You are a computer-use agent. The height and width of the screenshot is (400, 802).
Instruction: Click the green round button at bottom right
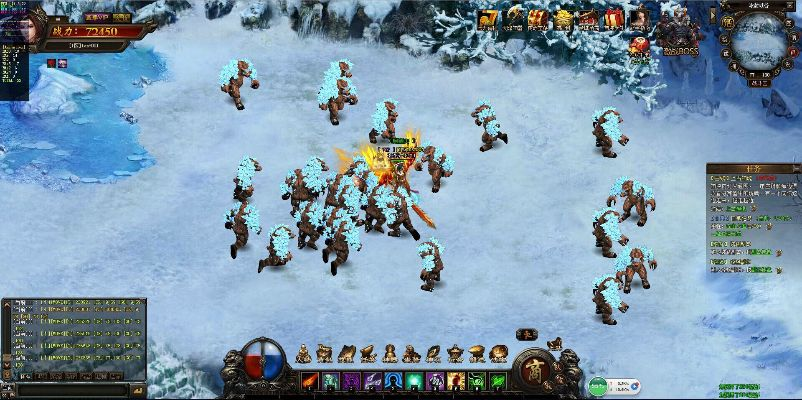(x=598, y=384)
